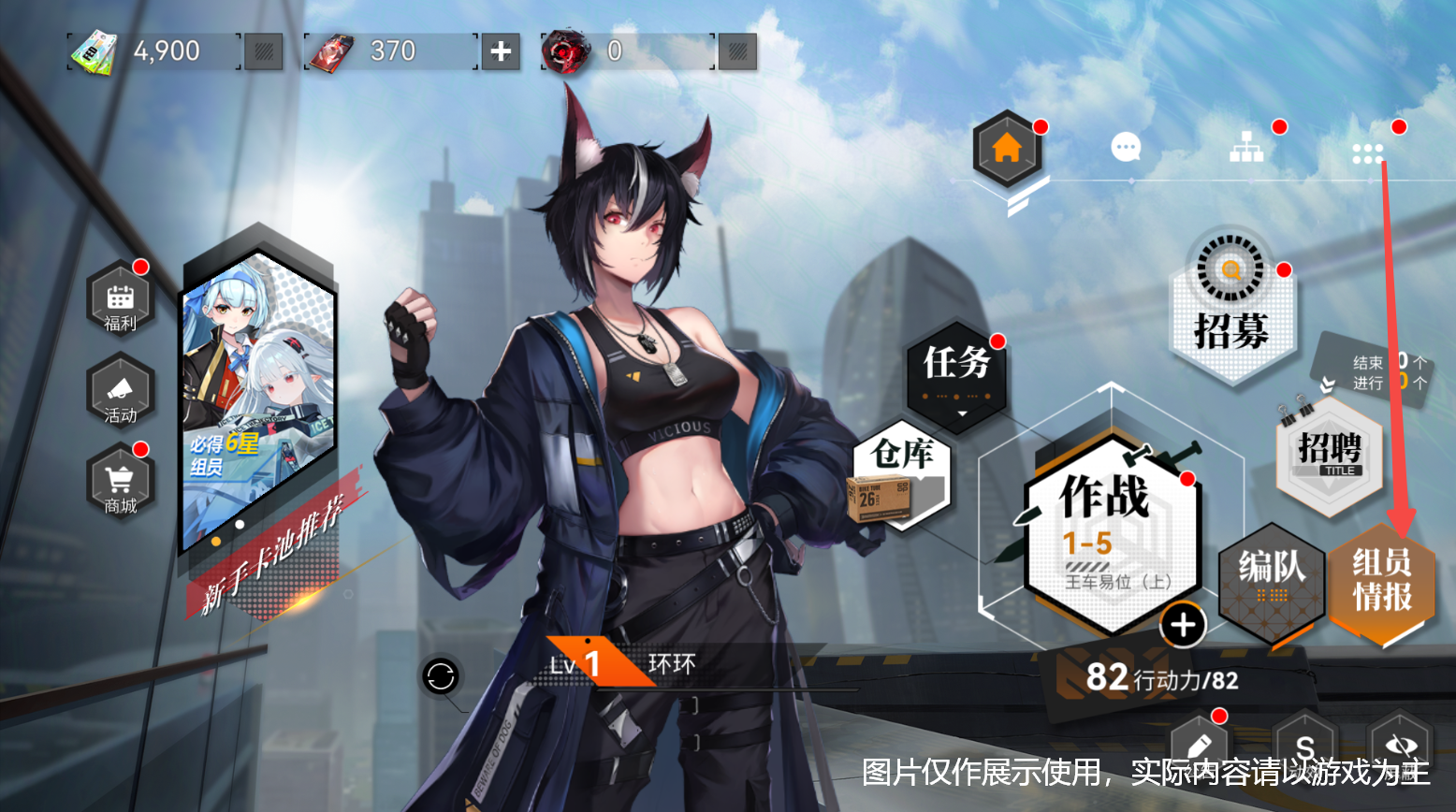The width and height of the screenshot is (1456, 812).
Task: Hide the game UI with the eye icon
Action: pos(1400,747)
